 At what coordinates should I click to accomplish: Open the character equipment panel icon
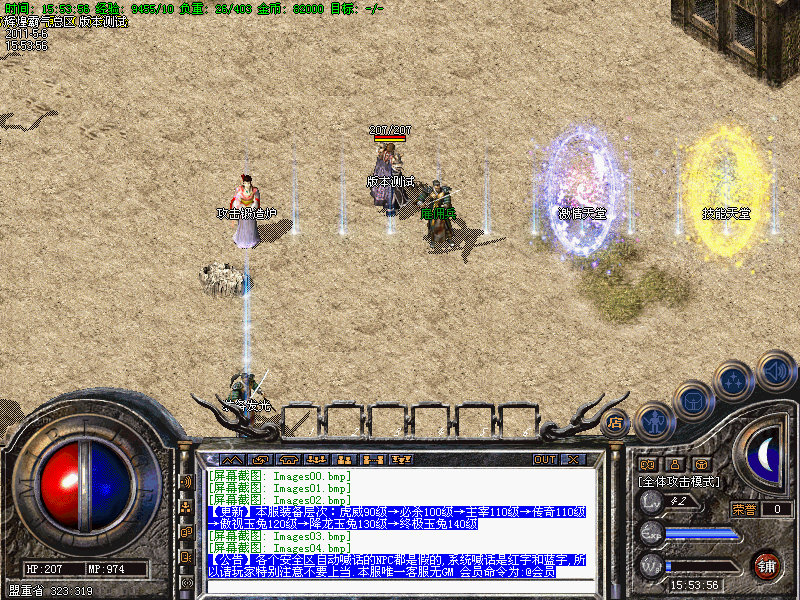[x=654, y=421]
